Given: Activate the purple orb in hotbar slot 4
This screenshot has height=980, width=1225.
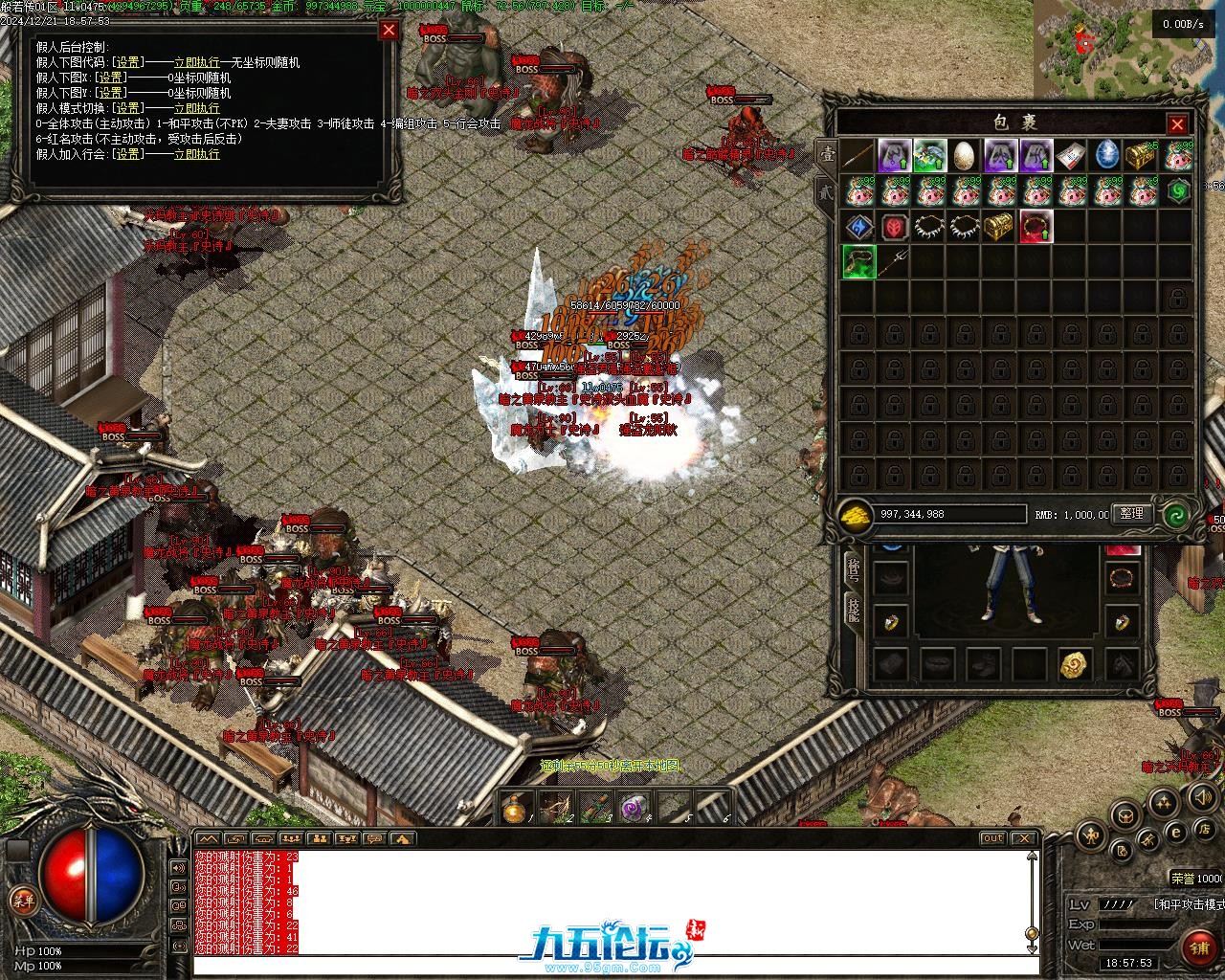Looking at the screenshot, I should (633, 810).
